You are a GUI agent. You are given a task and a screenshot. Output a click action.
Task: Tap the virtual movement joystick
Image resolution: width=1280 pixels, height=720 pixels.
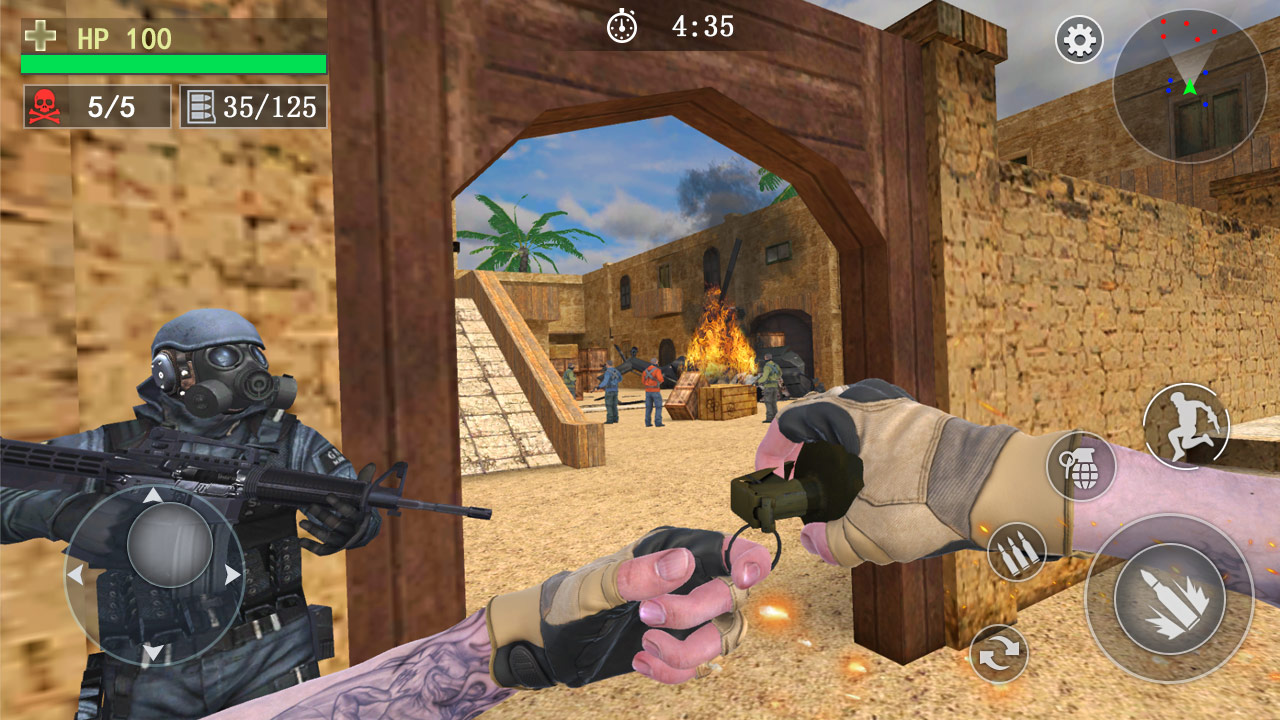point(156,573)
